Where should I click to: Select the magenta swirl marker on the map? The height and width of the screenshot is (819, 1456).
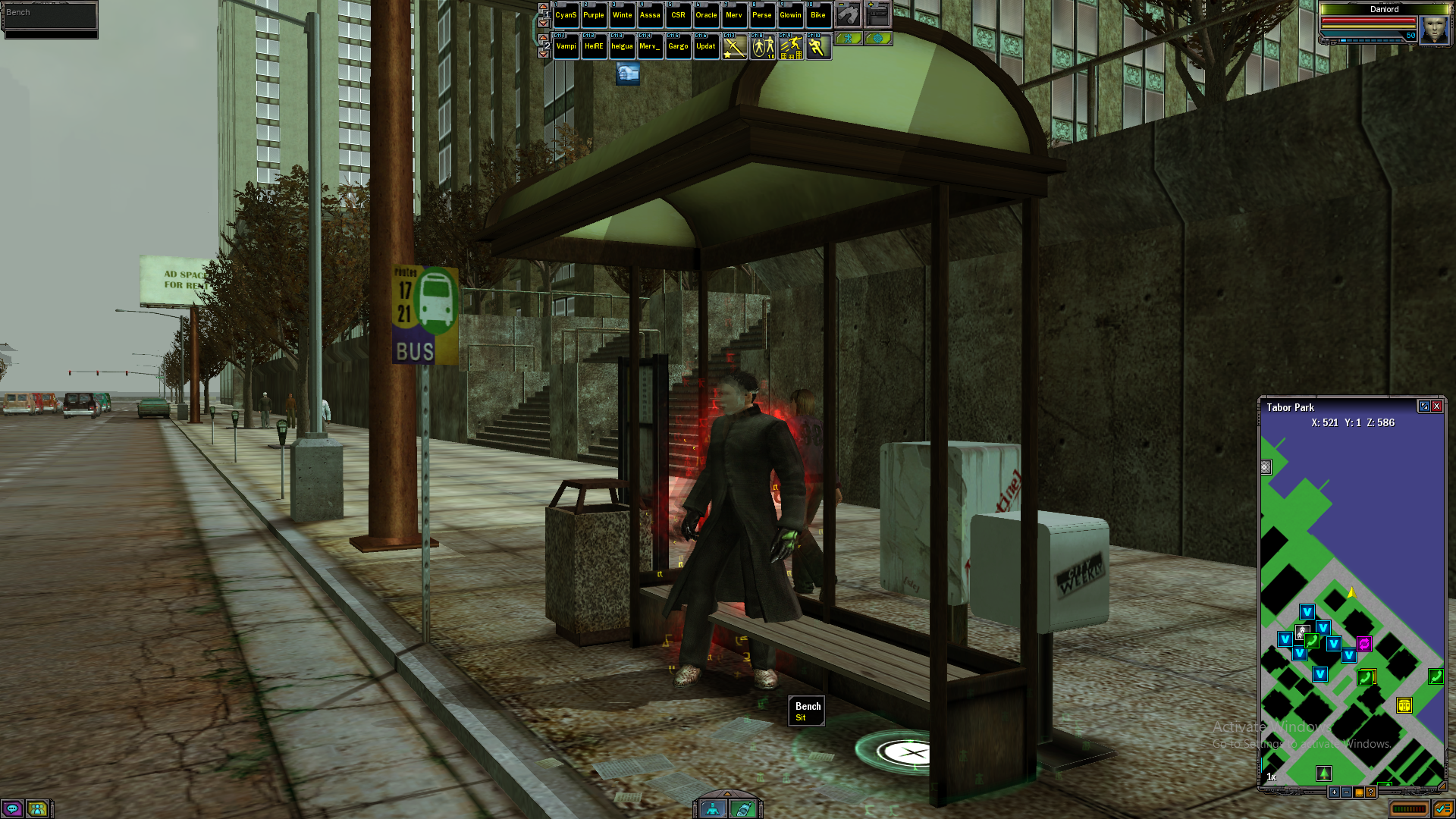[1364, 644]
